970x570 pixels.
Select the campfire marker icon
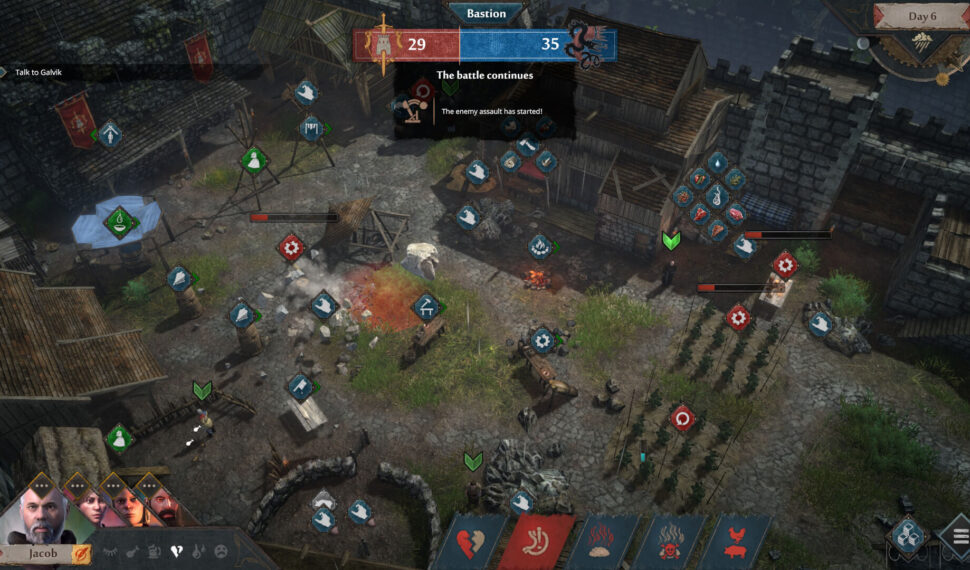coord(539,245)
